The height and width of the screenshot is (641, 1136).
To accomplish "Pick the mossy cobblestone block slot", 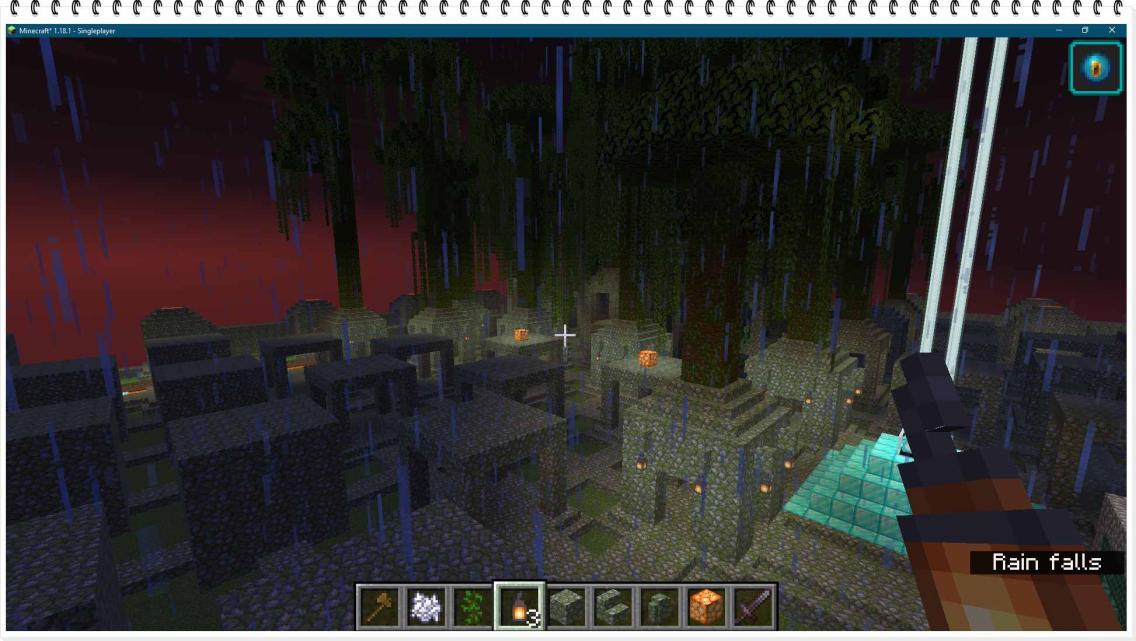I will point(566,606).
